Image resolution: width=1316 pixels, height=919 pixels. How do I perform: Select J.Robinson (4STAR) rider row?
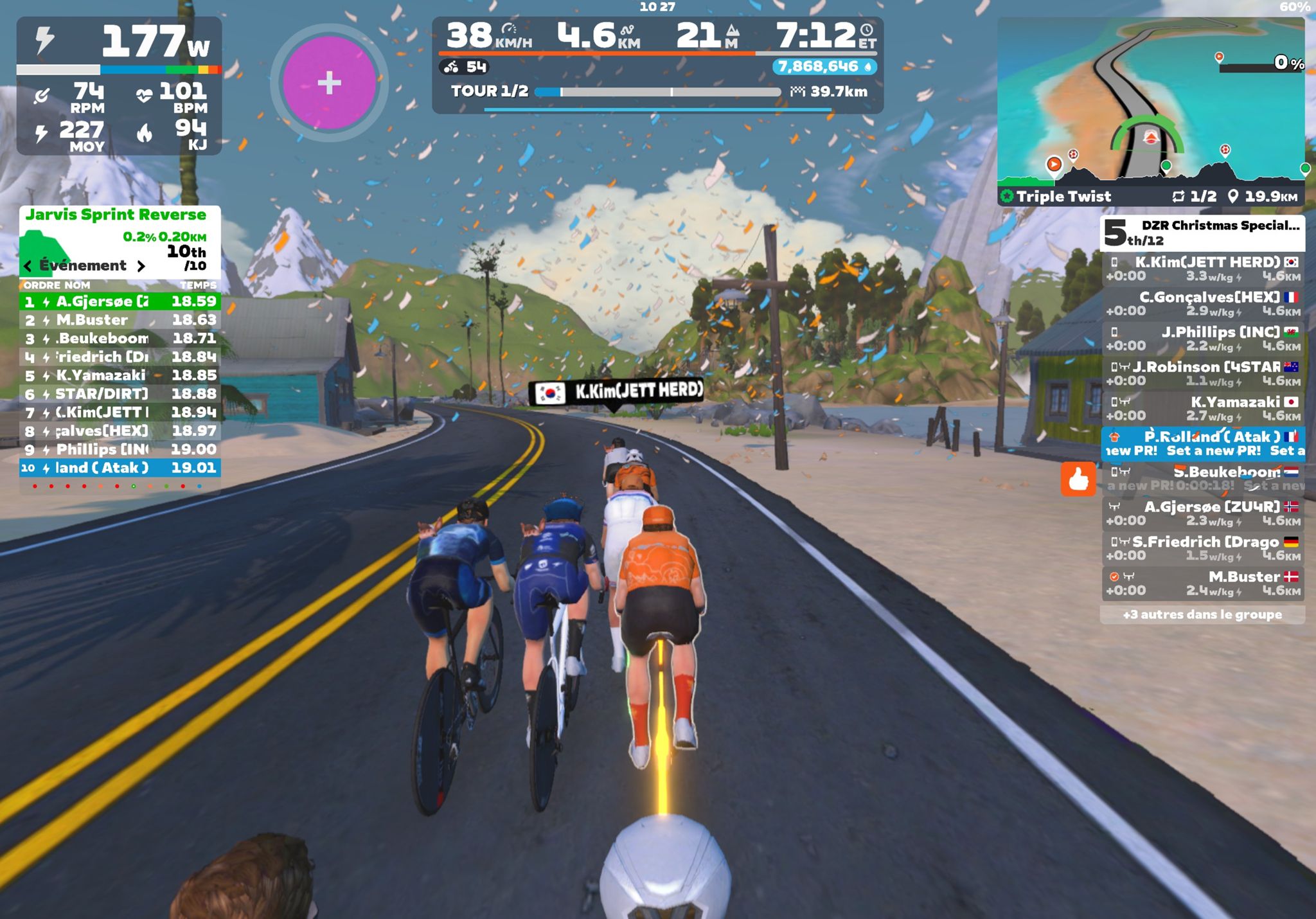(x=1203, y=373)
